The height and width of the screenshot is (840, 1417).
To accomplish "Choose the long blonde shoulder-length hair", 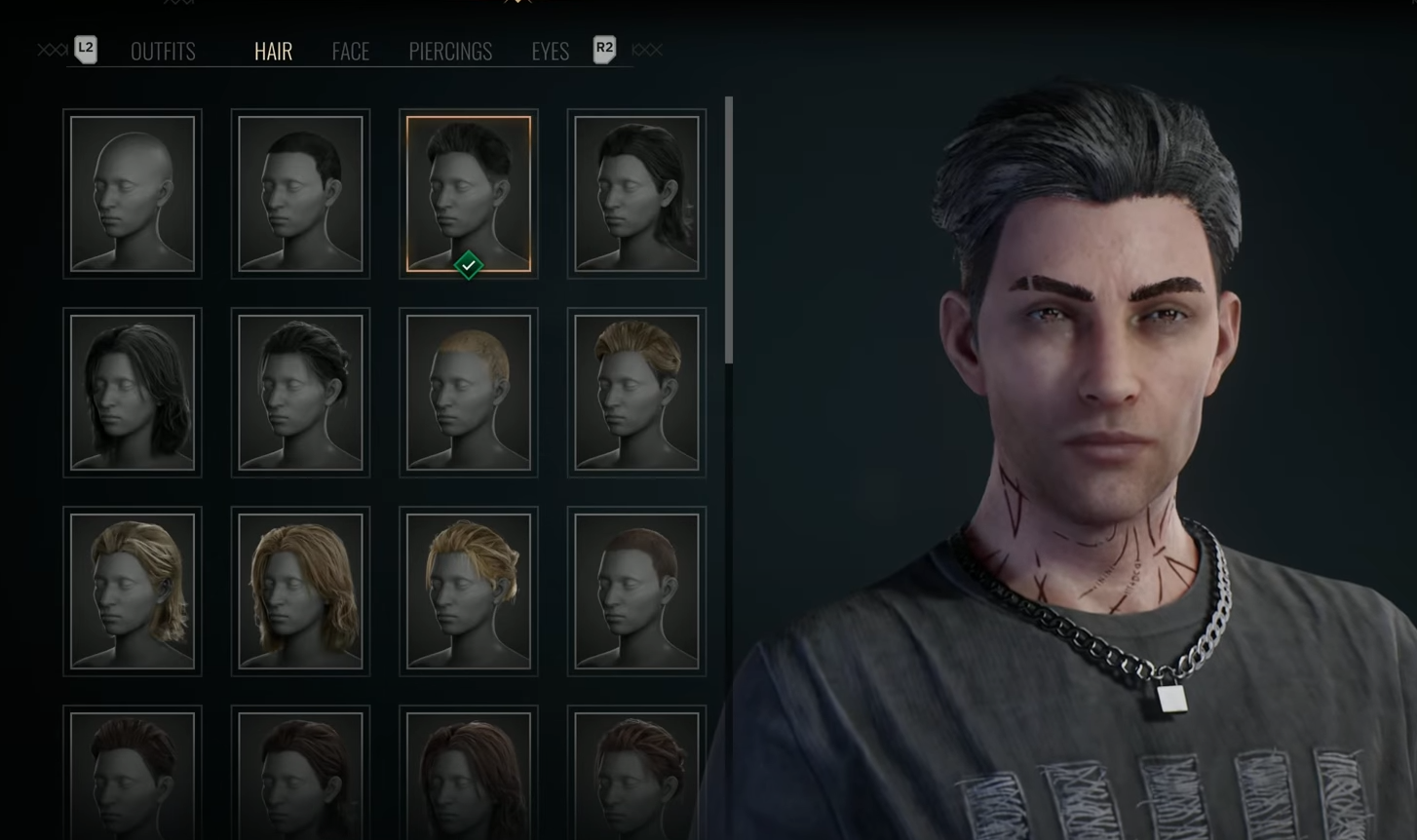I will point(300,592).
